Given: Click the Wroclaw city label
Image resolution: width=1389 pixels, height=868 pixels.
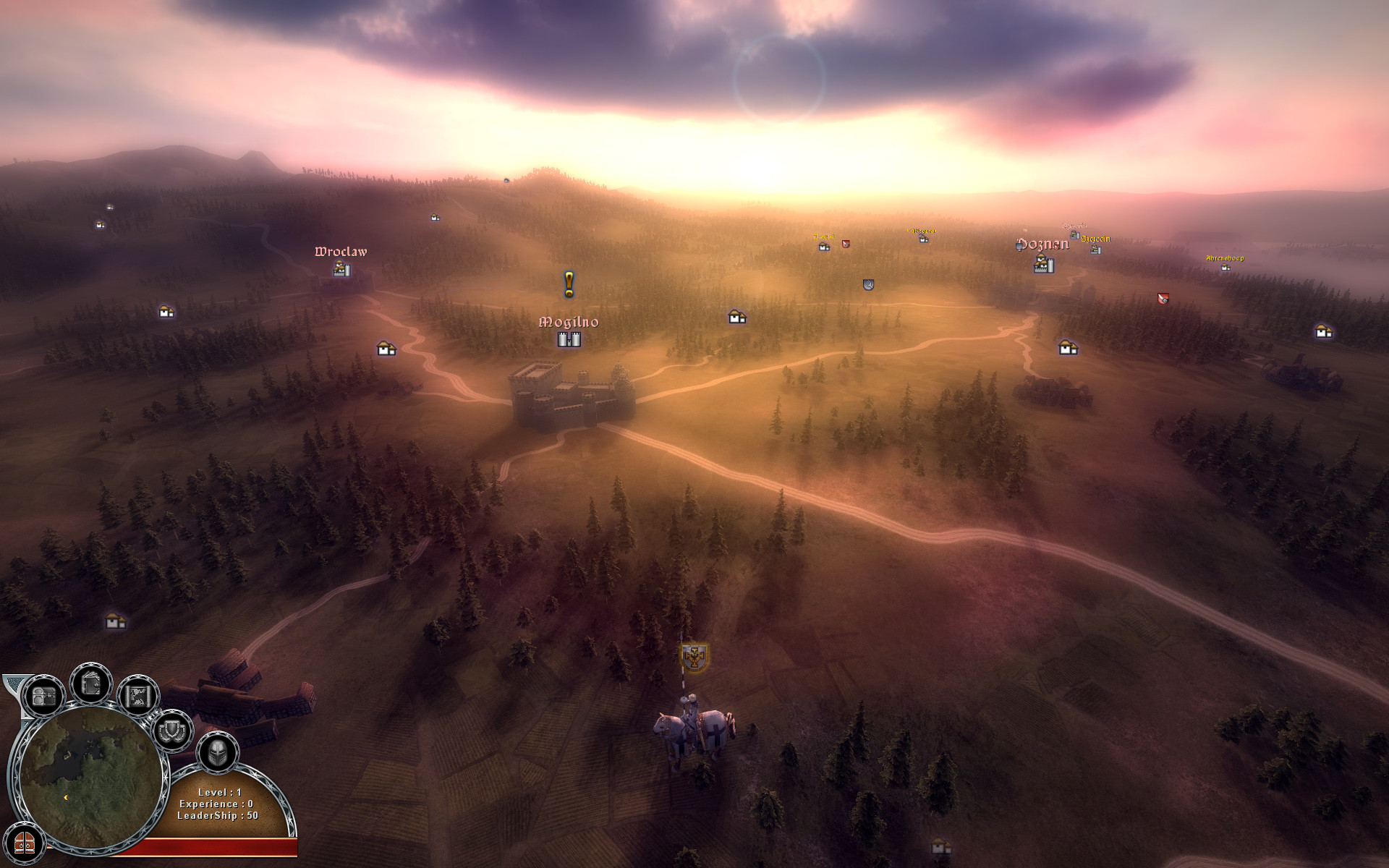Looking at the screenshot, I should coord(341,252).
